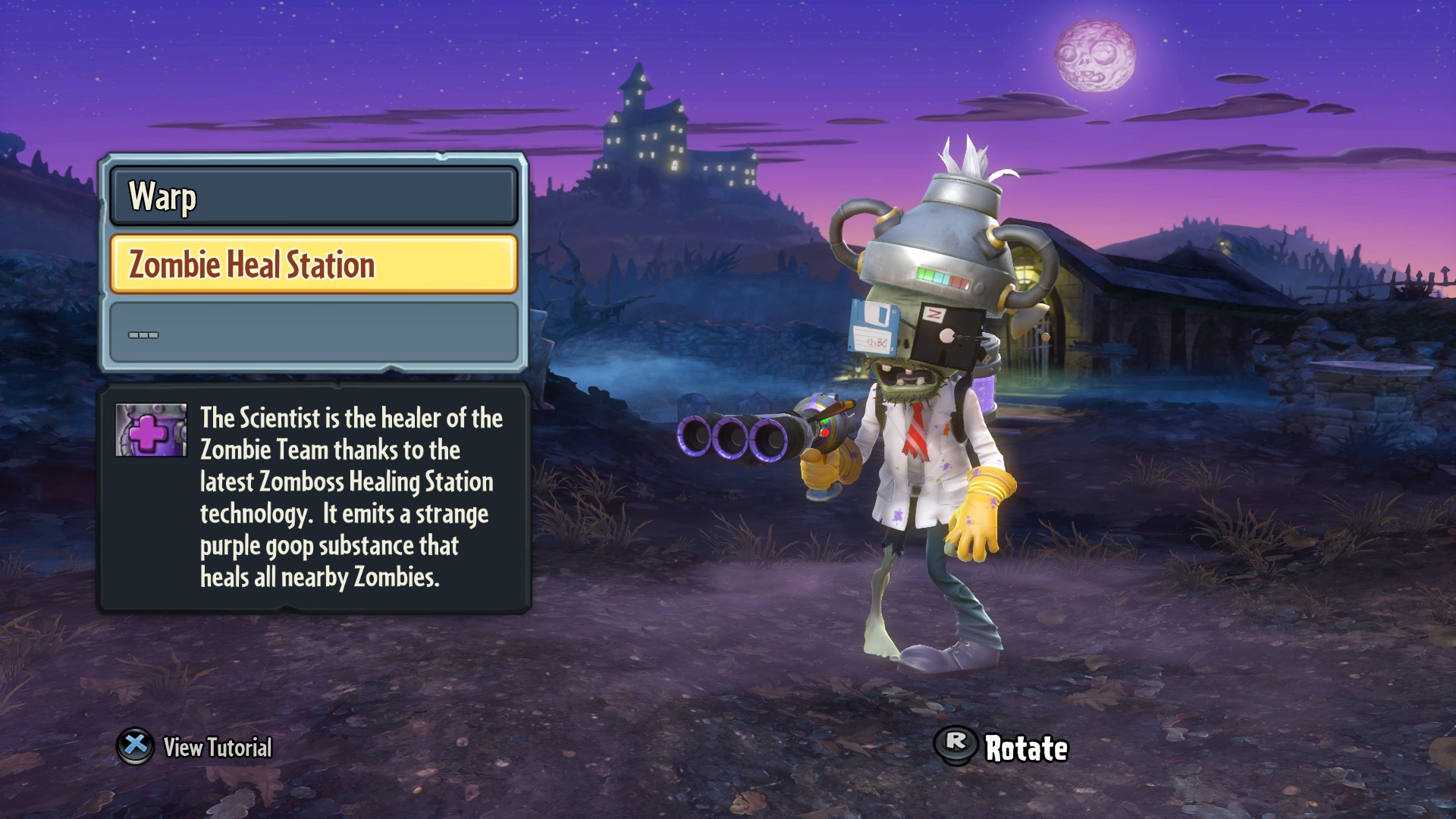Screen dimensions: 1456x819
Task: Select the Warp ability entry
Action: [313, 196]
